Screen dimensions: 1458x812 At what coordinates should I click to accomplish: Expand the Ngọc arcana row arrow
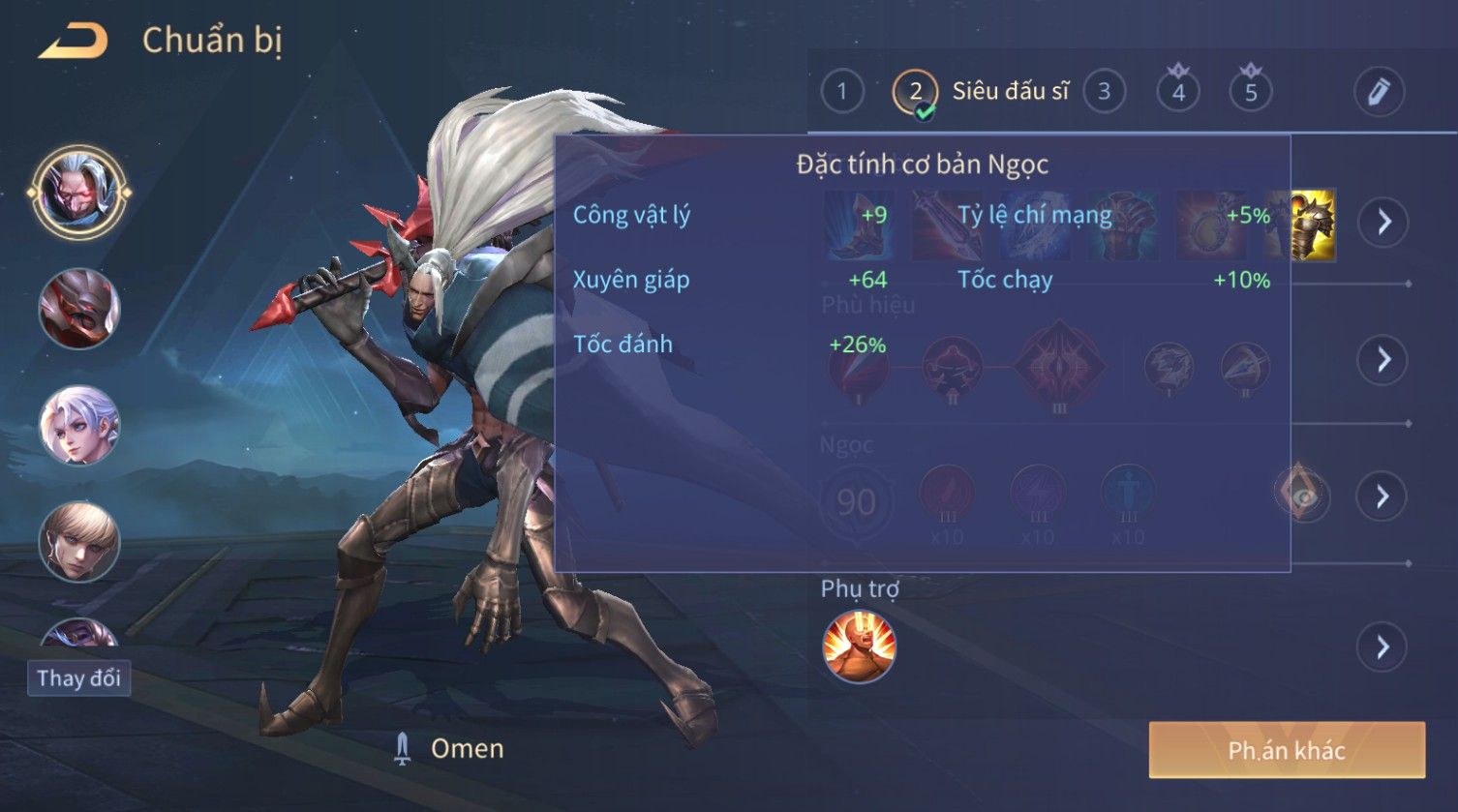pos(1383,496)
